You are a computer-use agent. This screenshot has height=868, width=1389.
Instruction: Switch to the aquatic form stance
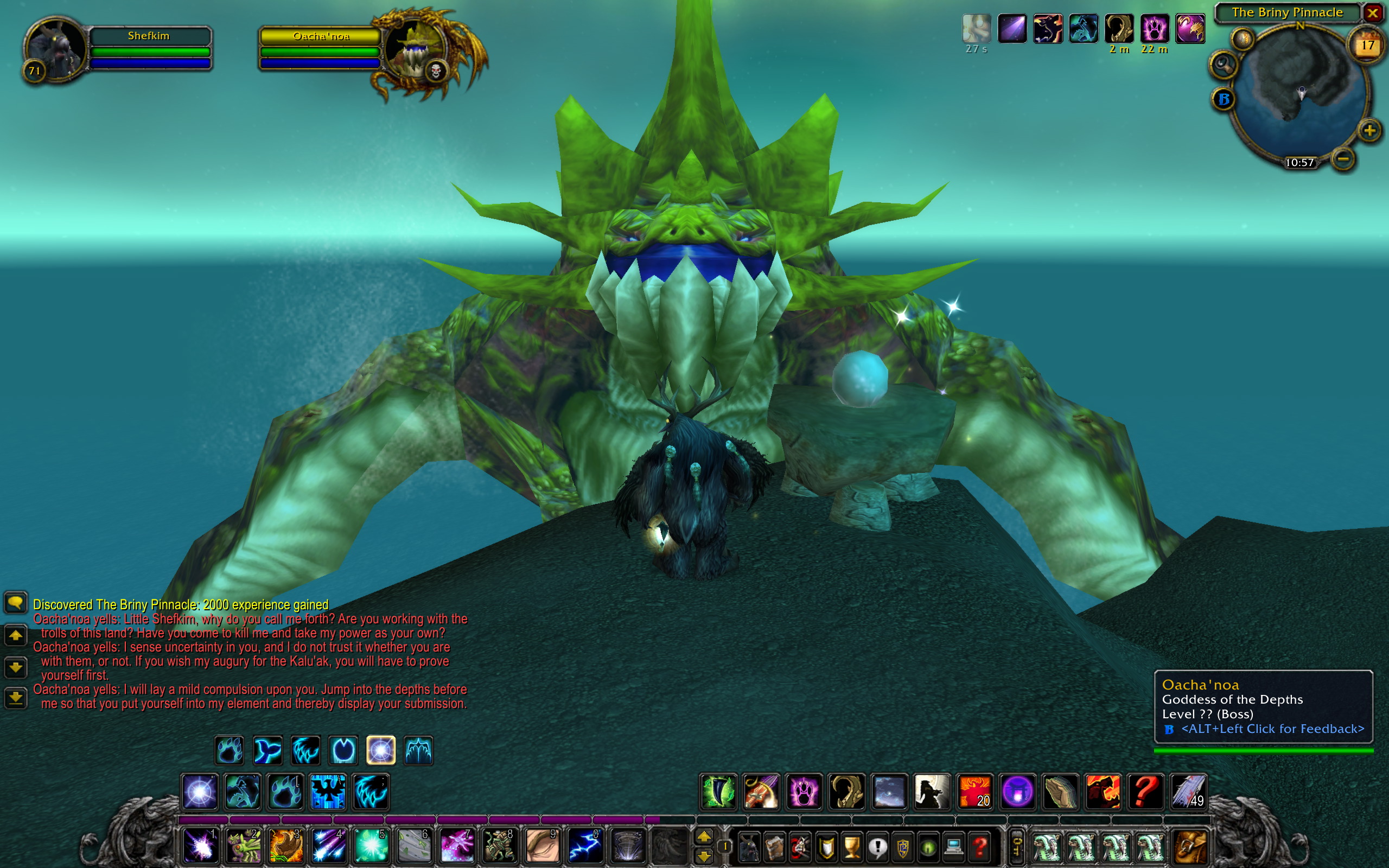(x=267, y=750)
